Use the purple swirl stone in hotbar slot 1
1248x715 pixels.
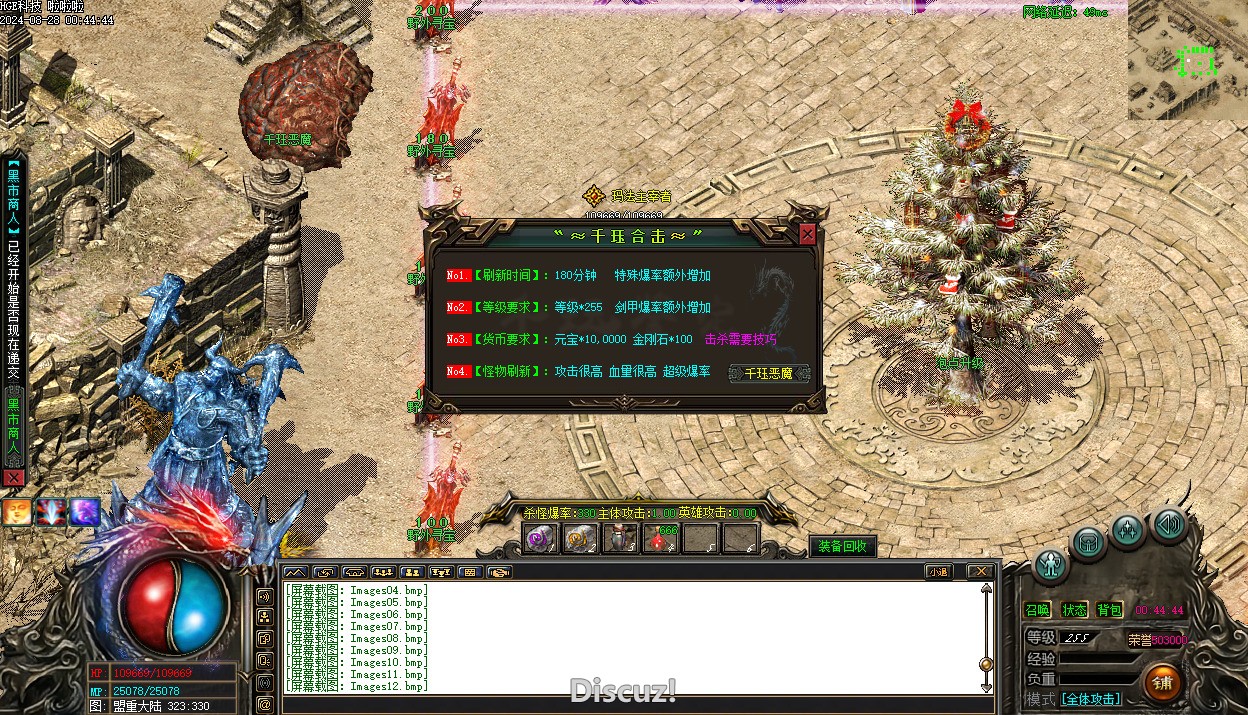(x=540, y=540)
